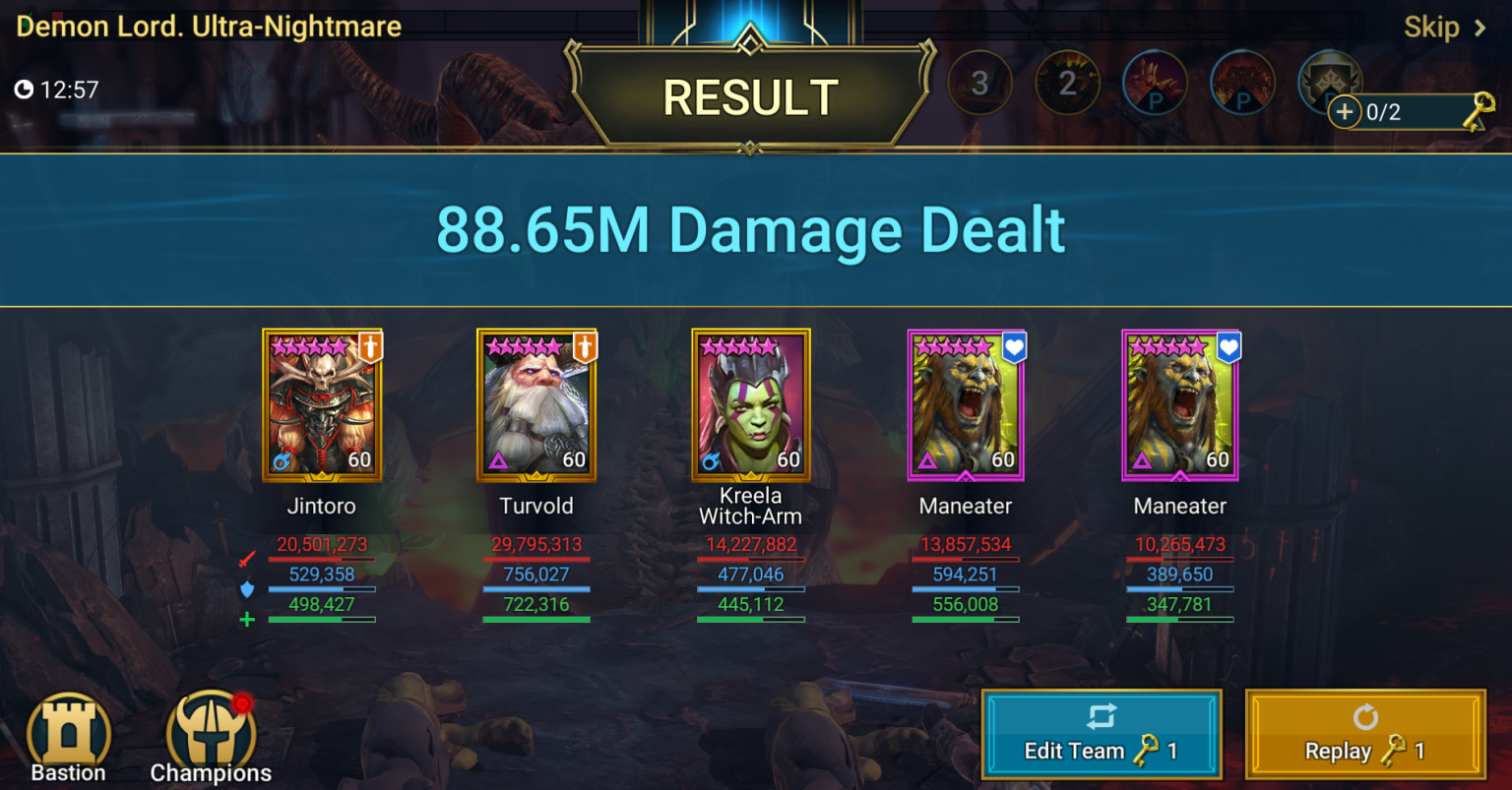This screenshot has height=790, width=1512.
Task: Click the plus button beside the key counter
Action: 1345,112
